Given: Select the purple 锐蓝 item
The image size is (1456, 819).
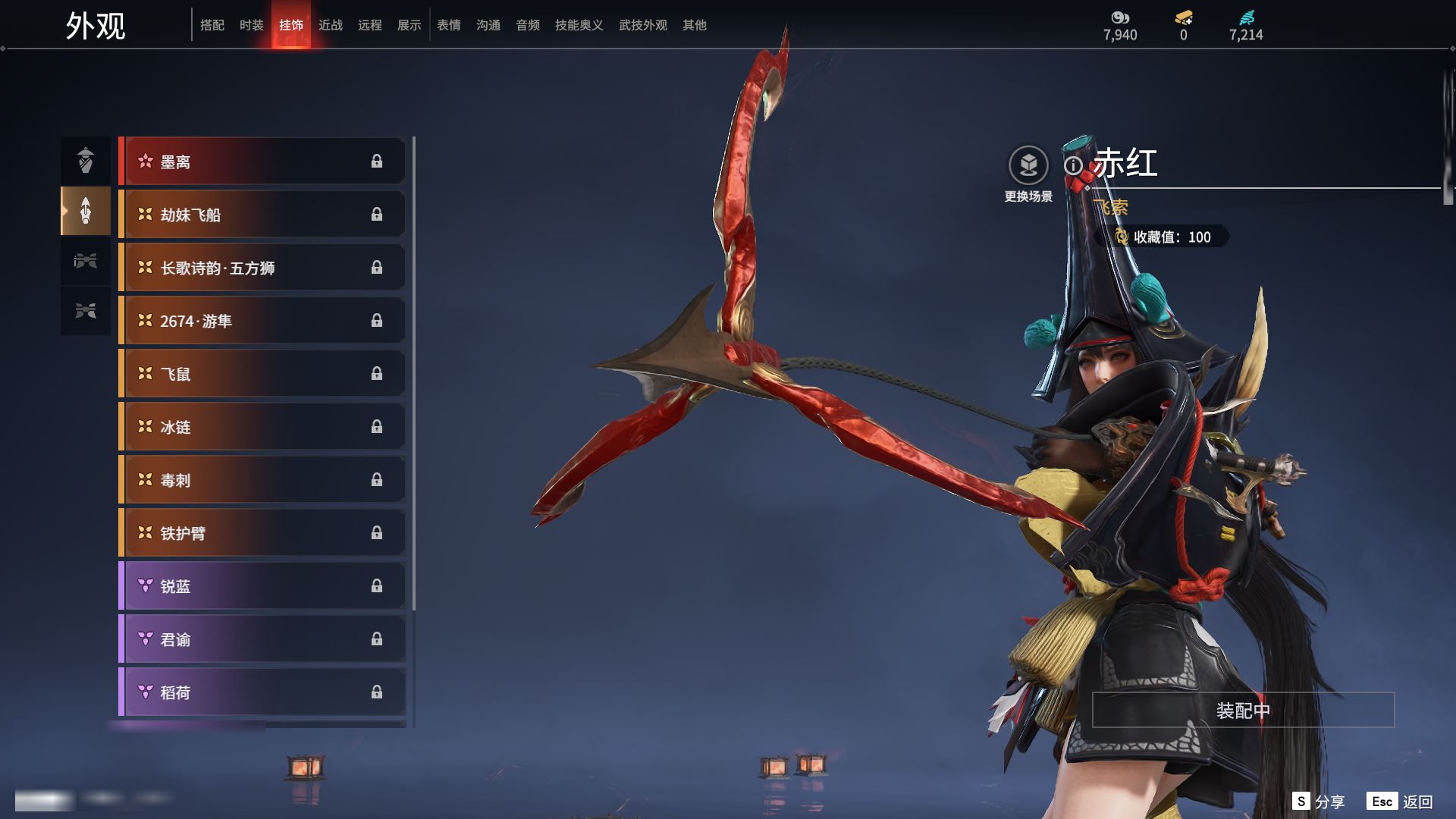Looking at the screenshot, I should (262, 586).
